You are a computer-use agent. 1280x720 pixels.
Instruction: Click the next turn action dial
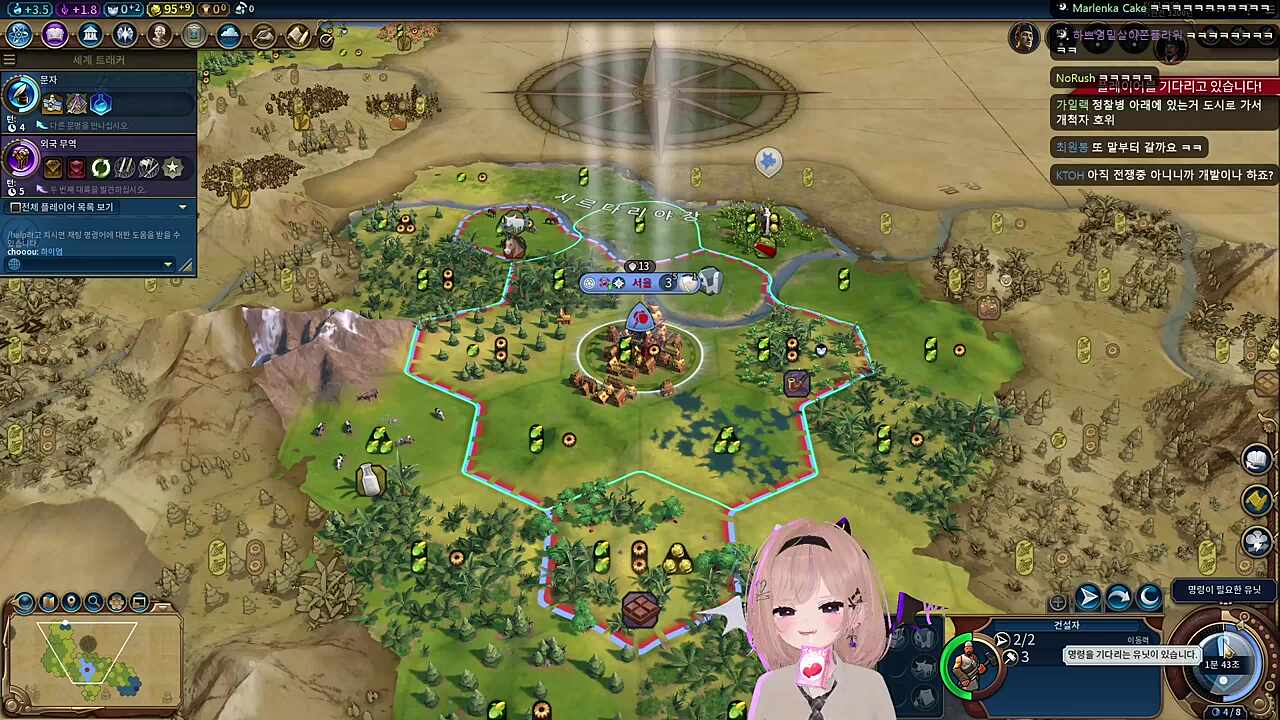click(1222, 655)
